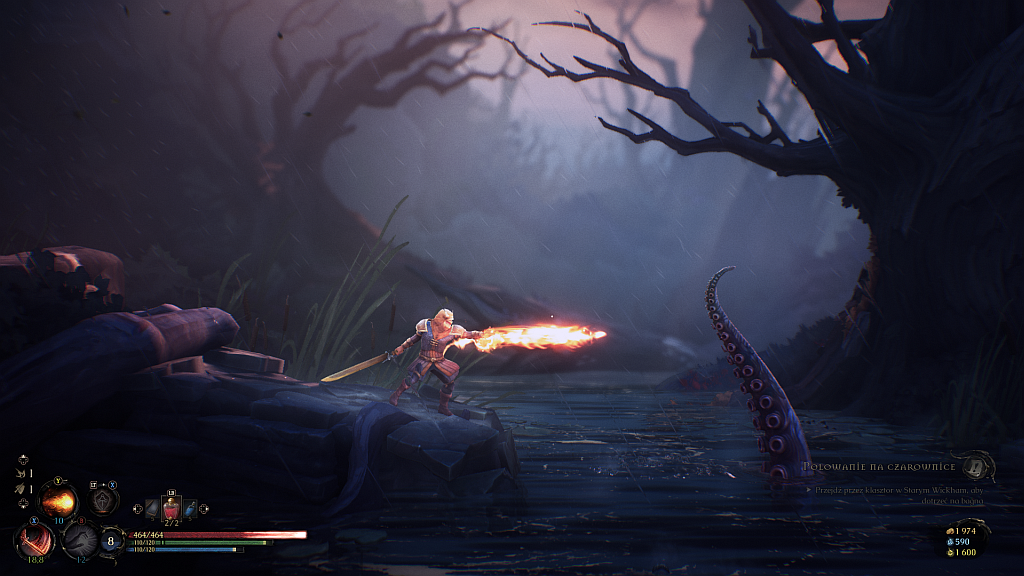Image resolution: width=1024 pixels, height=576 pixels.
Task: Click the quest exclamation mark emblem
Action: click(977, 466)
